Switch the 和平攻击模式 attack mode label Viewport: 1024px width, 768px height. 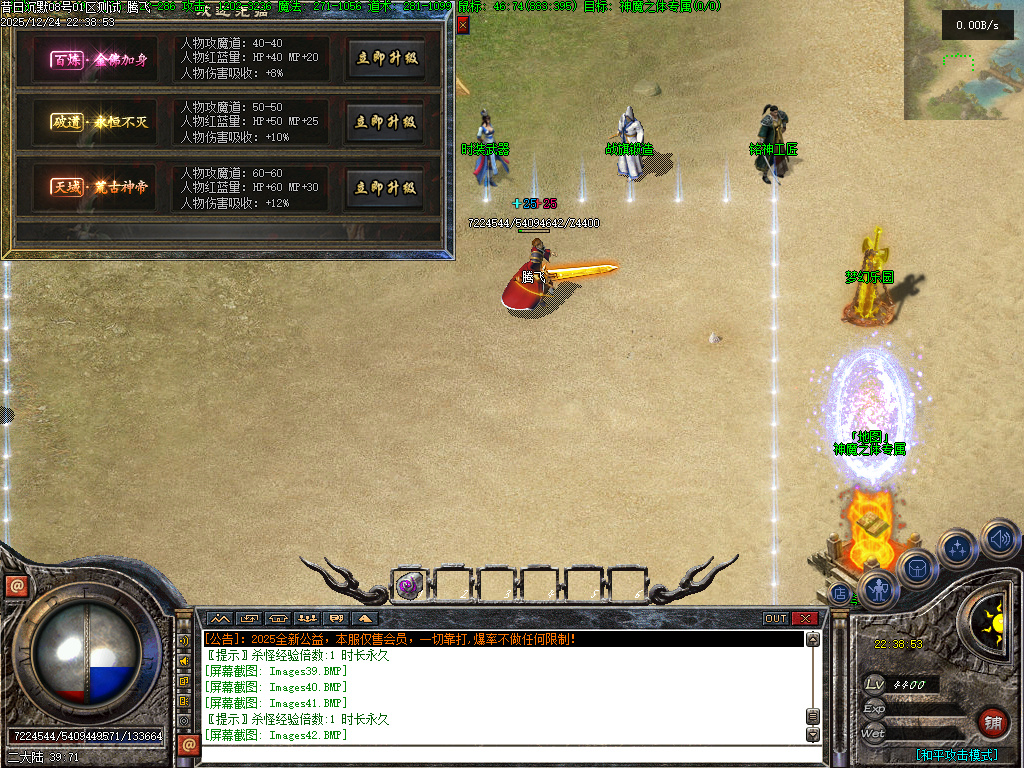[957, 755]
